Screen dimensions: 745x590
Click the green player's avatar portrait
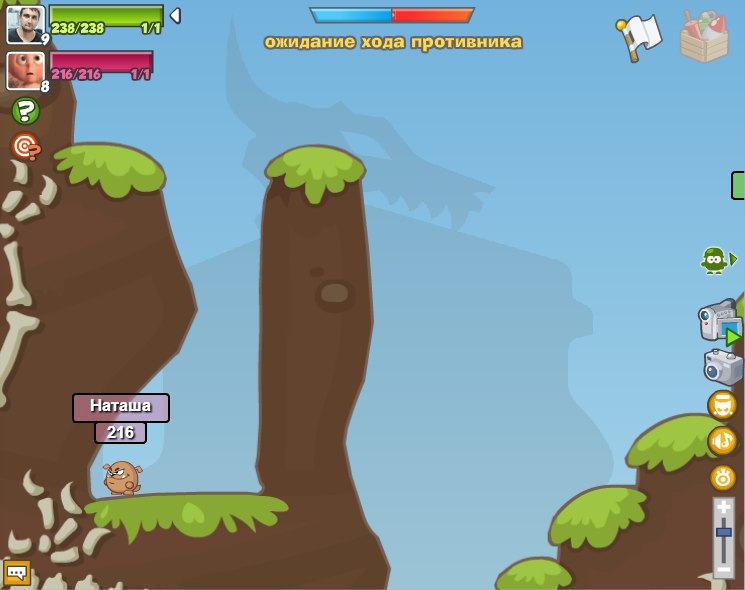(x=25, y=24)
